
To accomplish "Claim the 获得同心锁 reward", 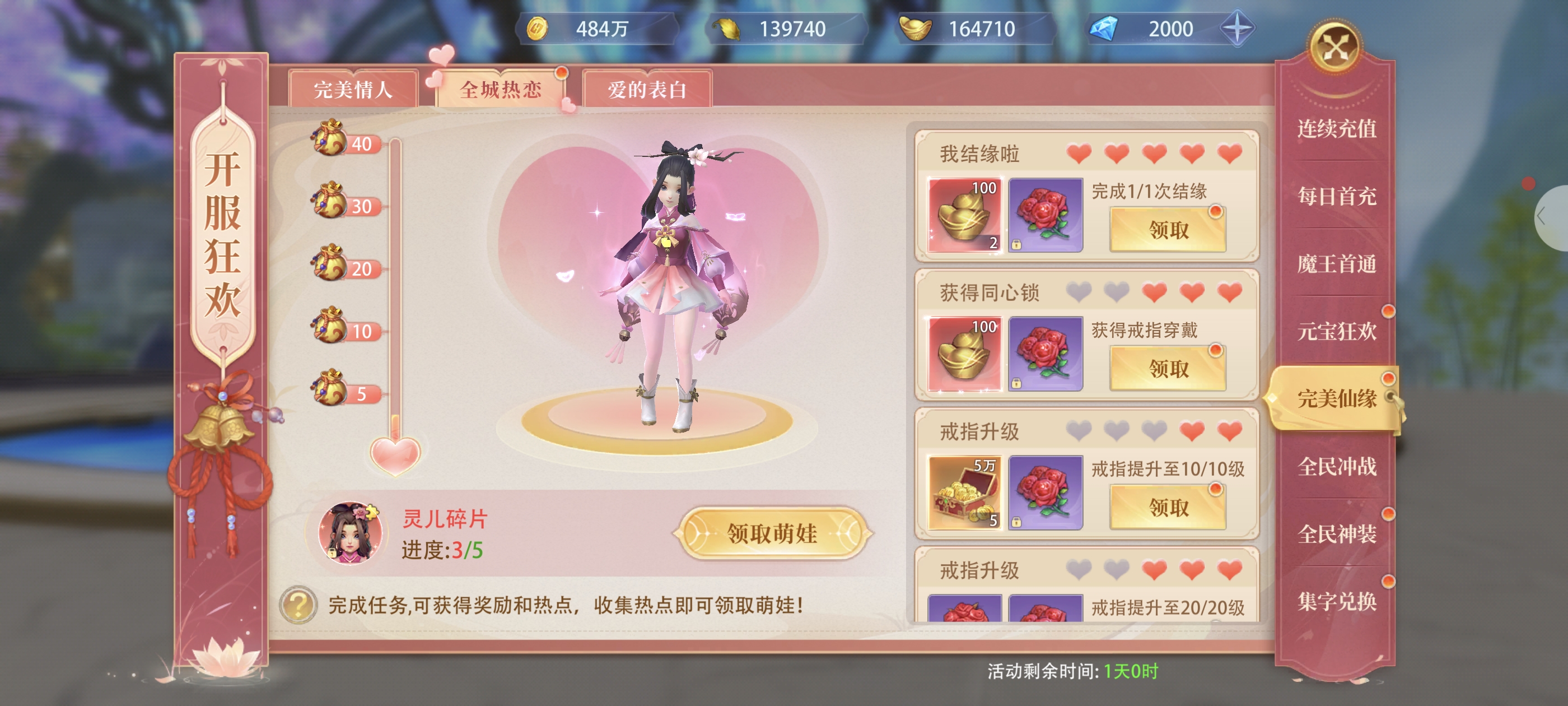I will tap(1168, 368).
